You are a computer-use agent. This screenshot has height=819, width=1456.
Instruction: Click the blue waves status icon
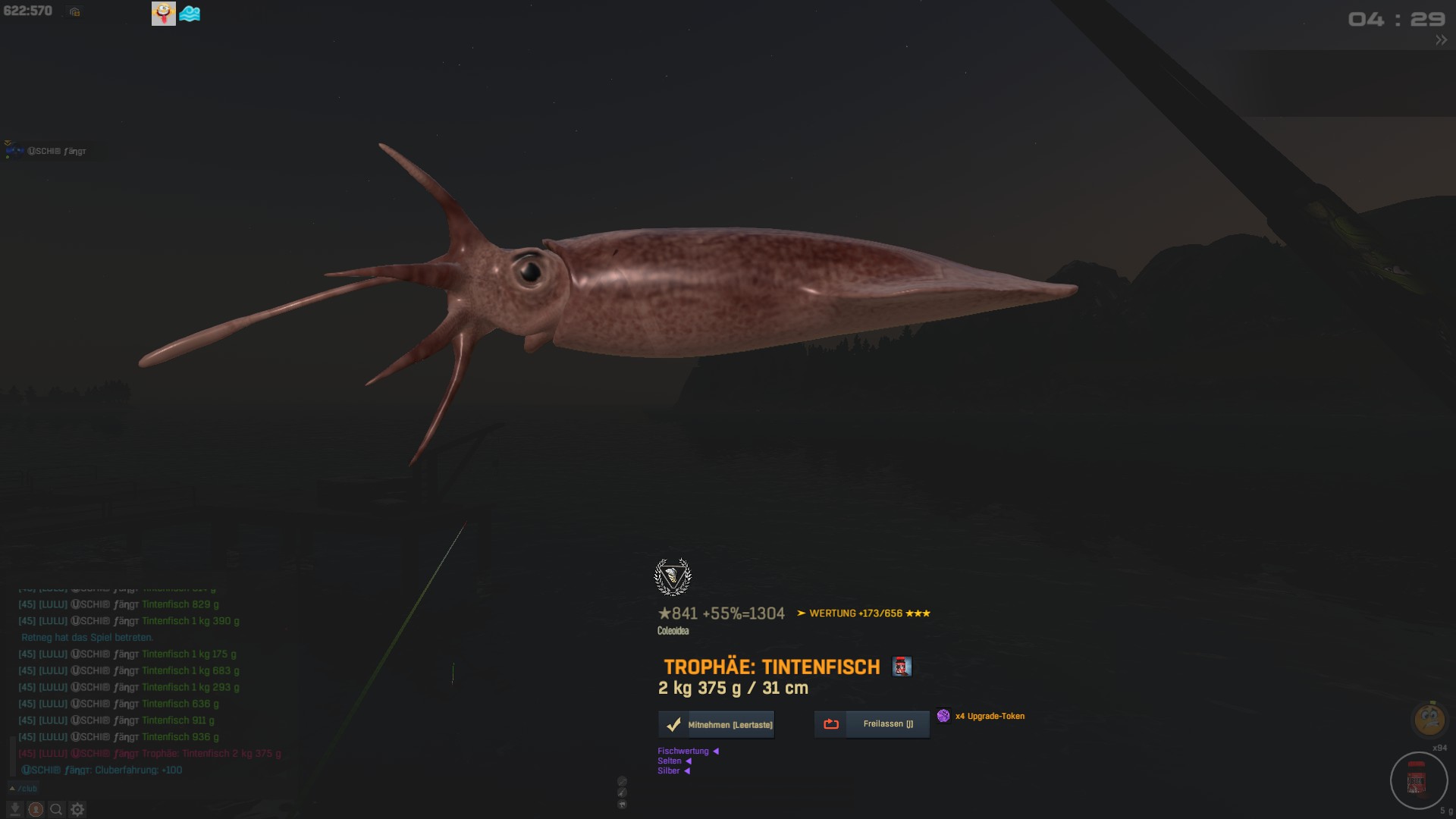190,14
